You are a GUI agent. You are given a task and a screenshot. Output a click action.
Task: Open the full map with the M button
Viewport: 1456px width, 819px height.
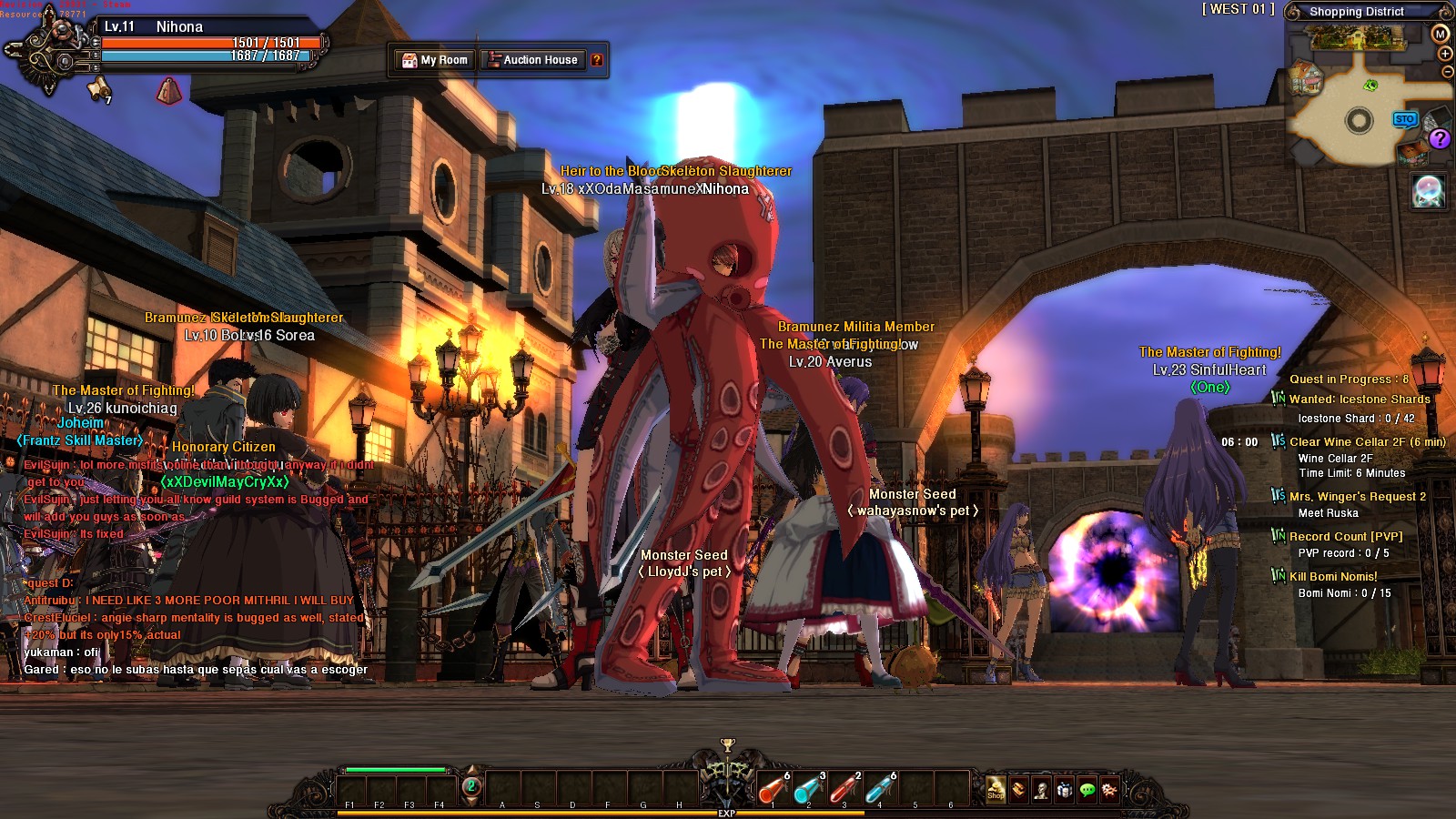pos(1440,34)
